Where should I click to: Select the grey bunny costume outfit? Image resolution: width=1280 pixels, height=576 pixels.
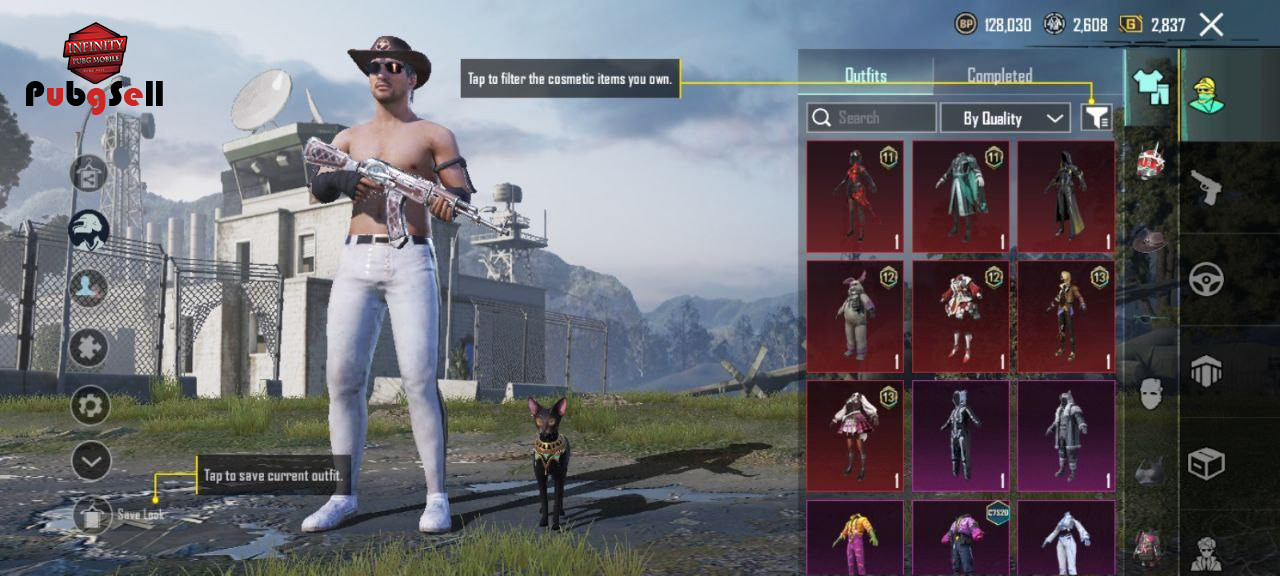(855, 316)
